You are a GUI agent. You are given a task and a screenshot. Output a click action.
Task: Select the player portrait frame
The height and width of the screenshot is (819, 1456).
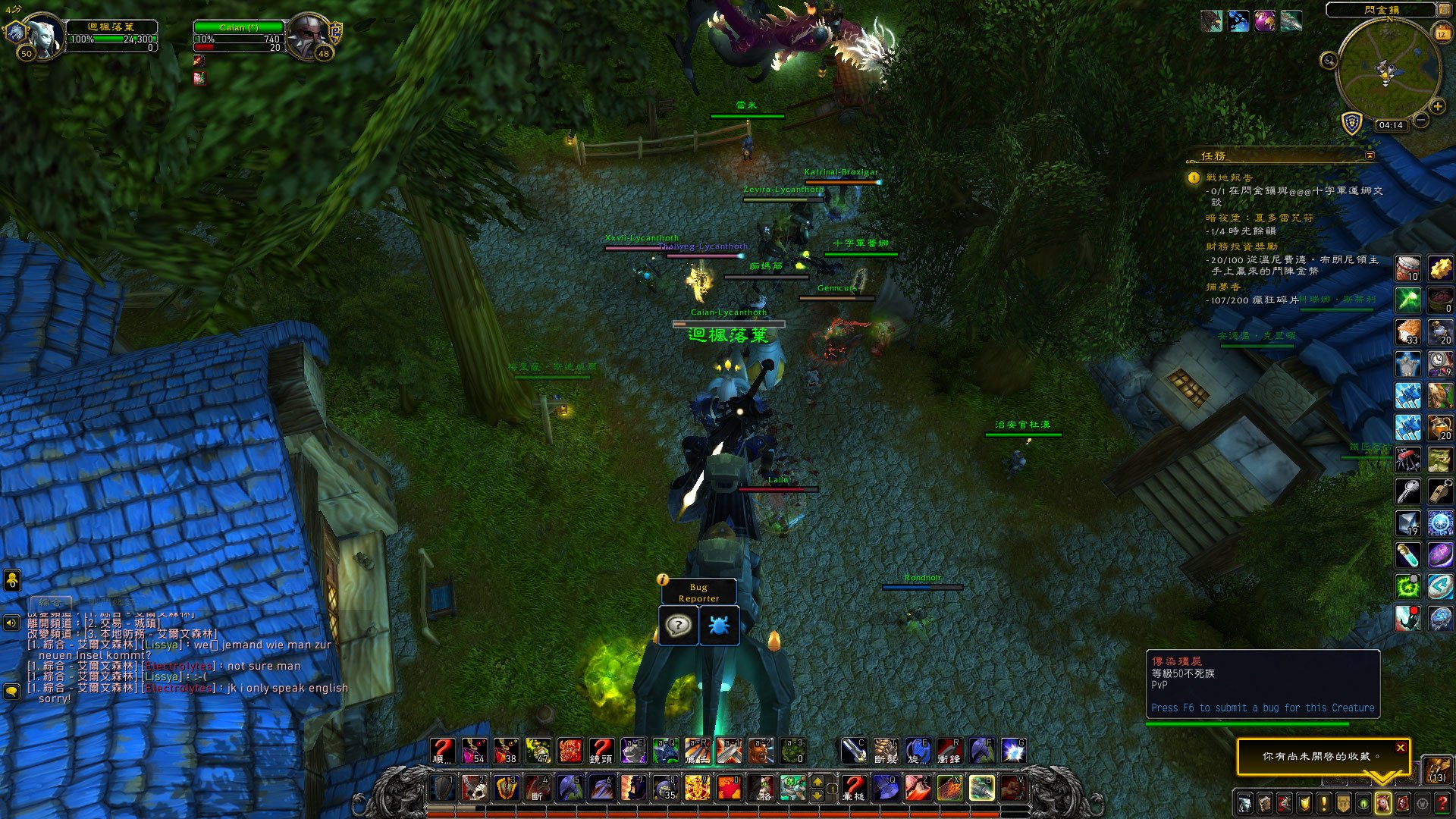coord(44,35)
